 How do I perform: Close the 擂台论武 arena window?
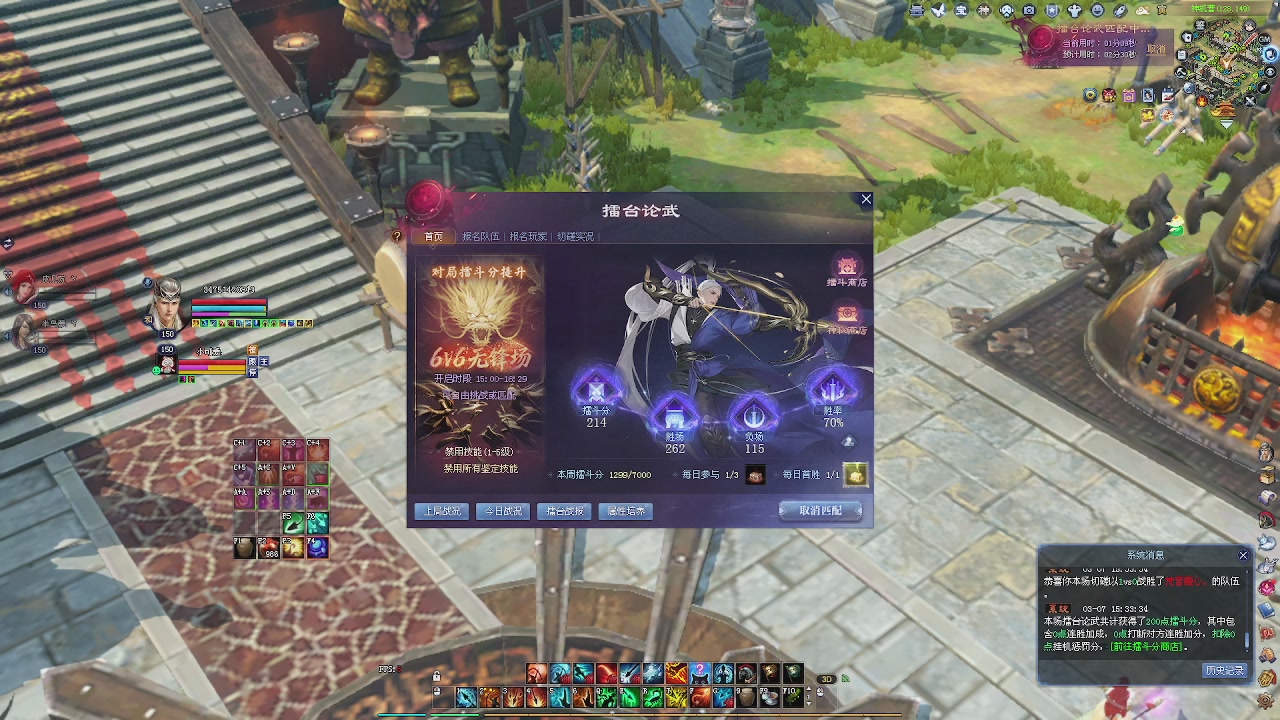(866, 200)
